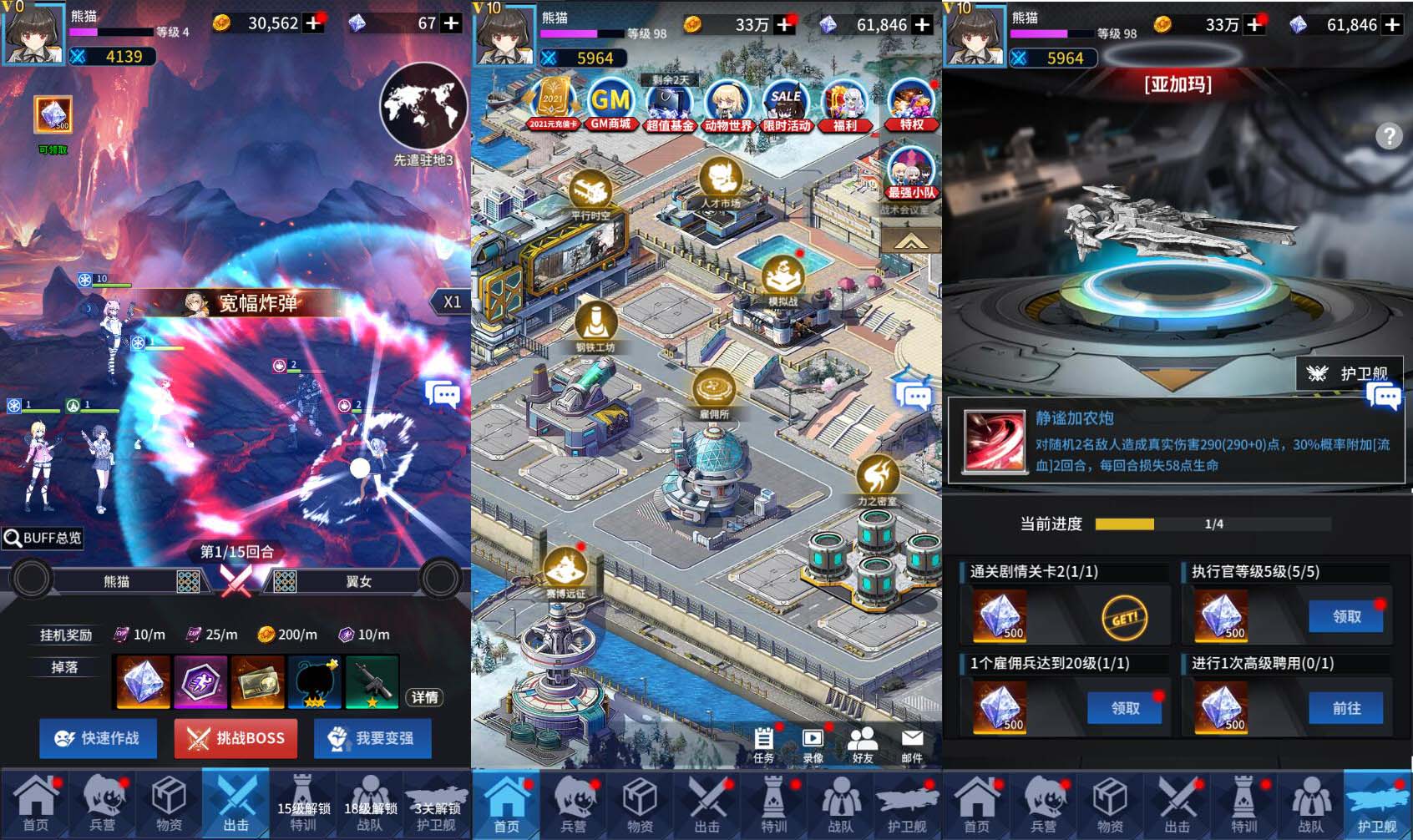Open the 我要变强 power-up guide
This screenshot has width=1413, height=840.
(x=372, y=738)
